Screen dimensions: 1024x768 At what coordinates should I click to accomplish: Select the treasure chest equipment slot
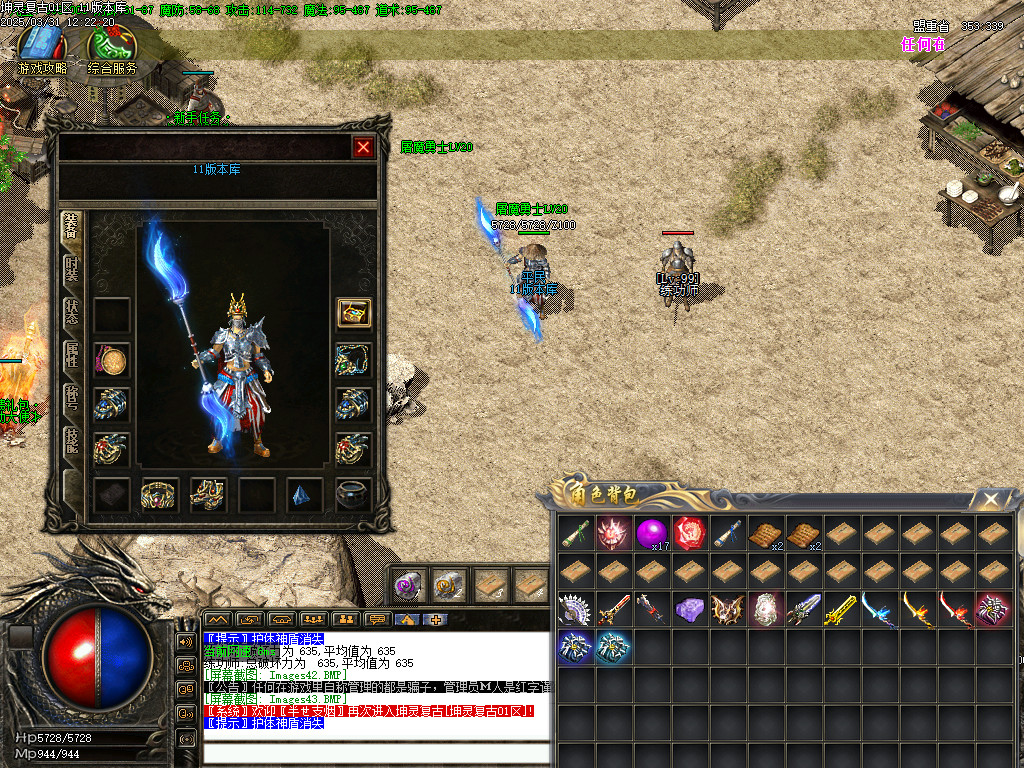pyautogui.click(x=353, y=313)
